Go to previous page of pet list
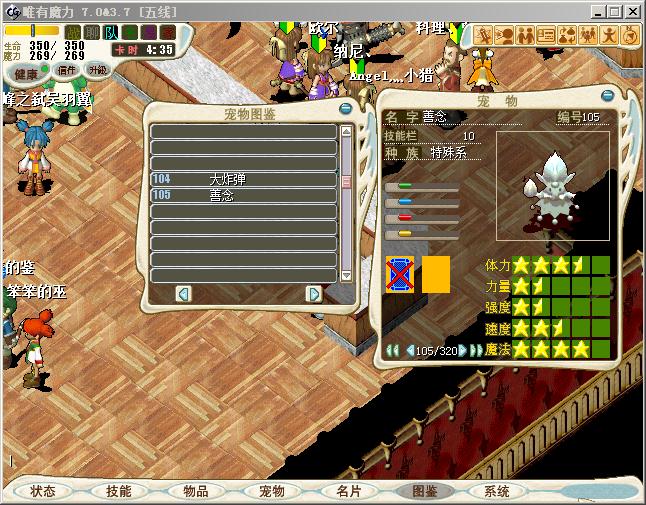This screenshot has height=505, width=646. tap(183, 293)
